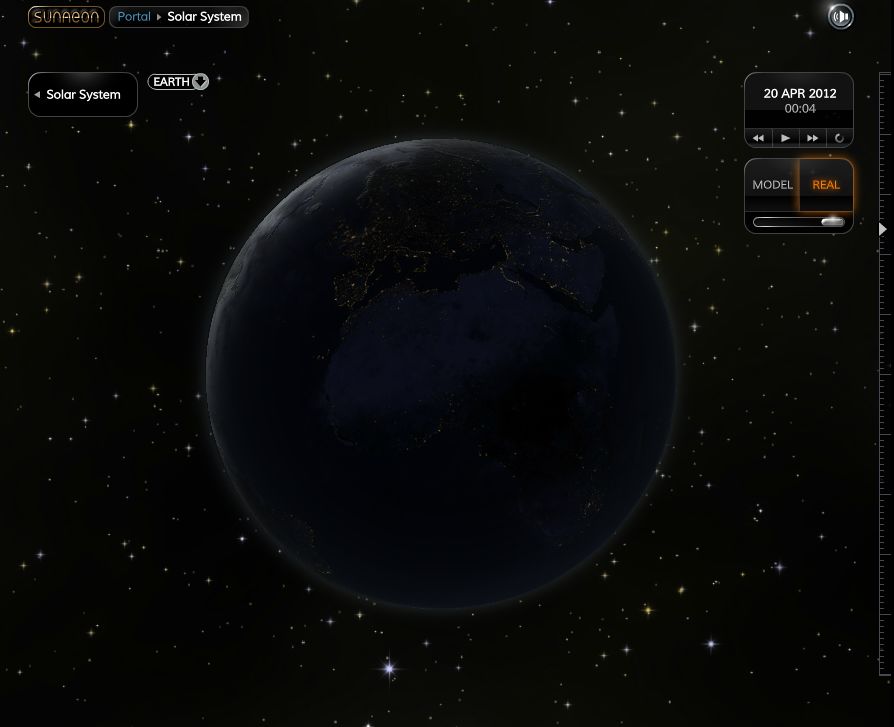This screenshot has height=727, width=894.
Task: Click the Sunaeon logo button
Action: (65, 17)
